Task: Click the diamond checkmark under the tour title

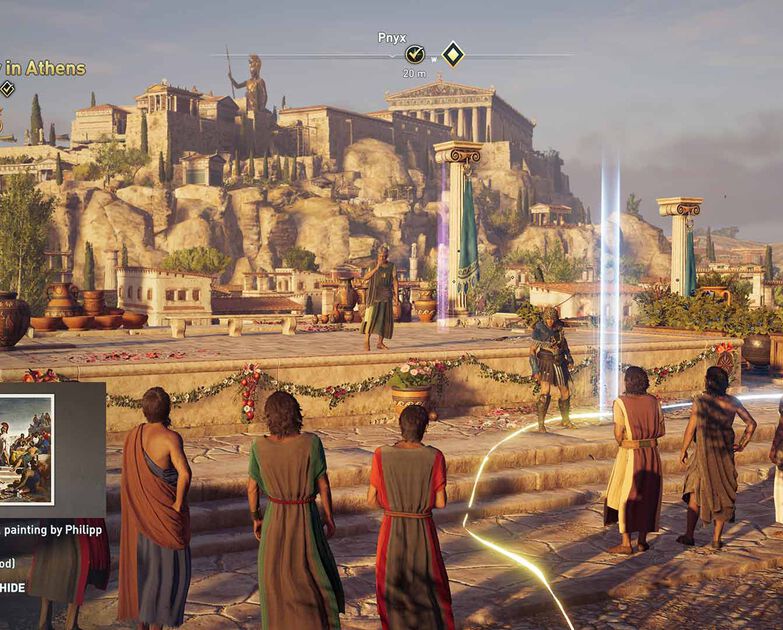Action: pos(7,89)
